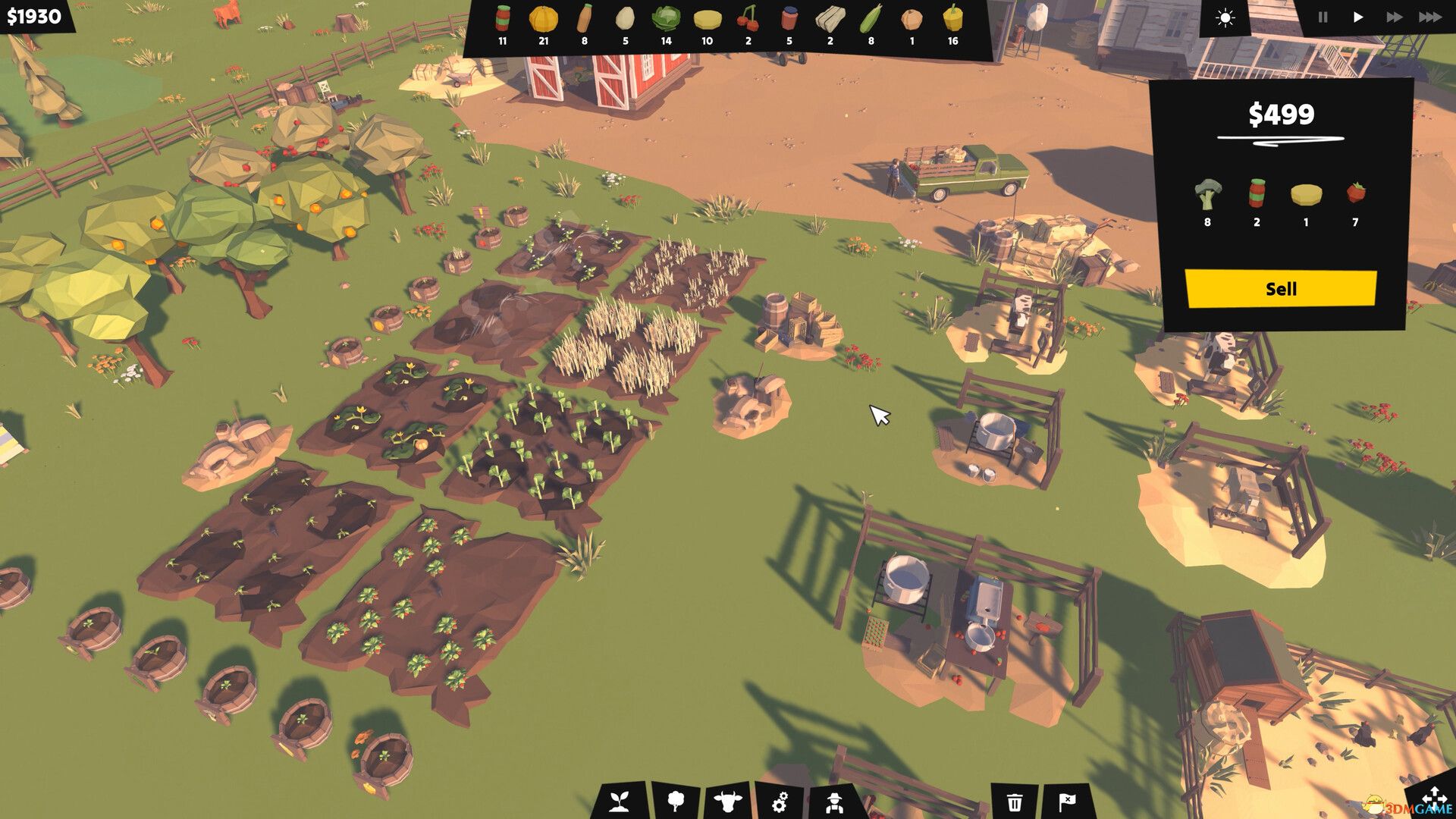Select the trash can demolish tool
The width and height of the screenshot is (1456, 819).
pos(1015,802)
